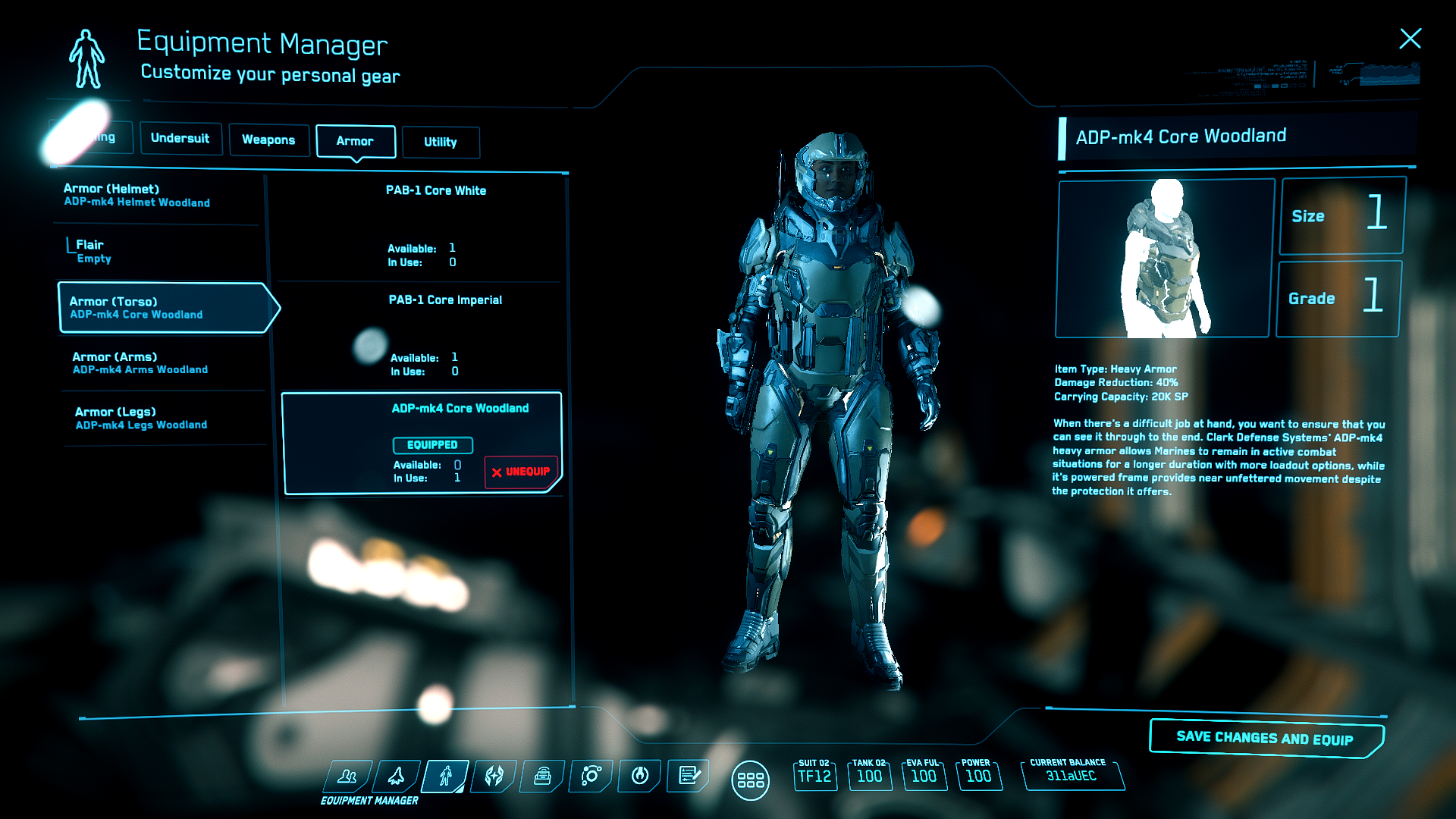
Task: Open the orbit map app icon
Action: (x=591, y=777)
